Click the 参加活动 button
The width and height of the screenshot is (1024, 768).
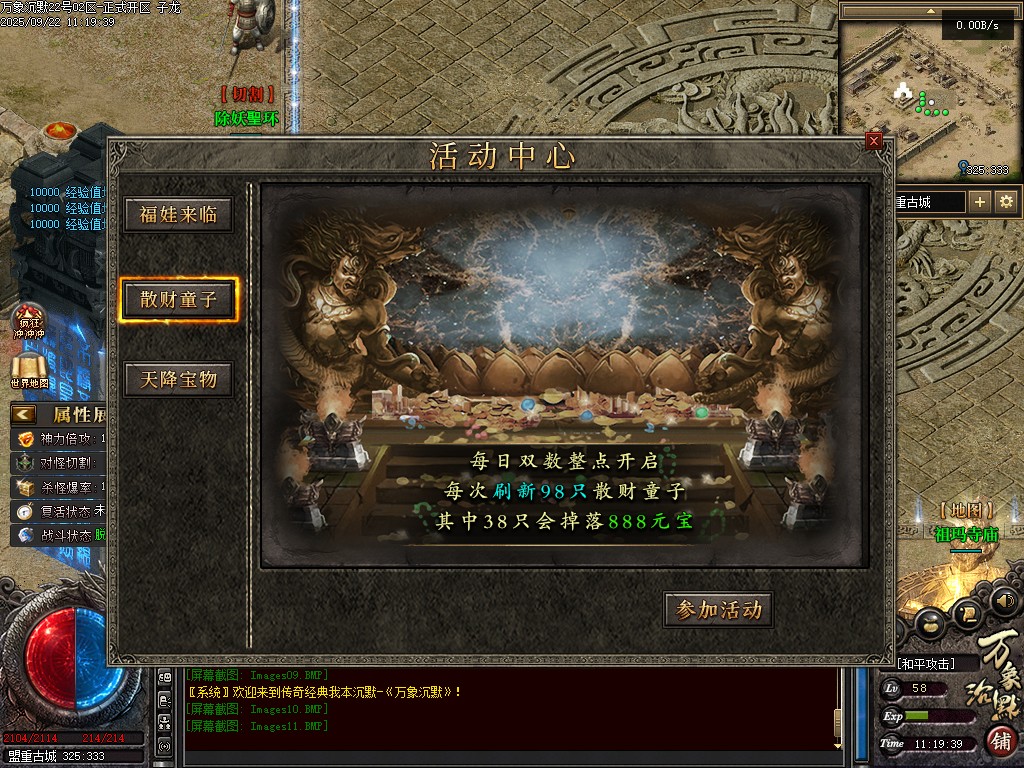point(718,610)
